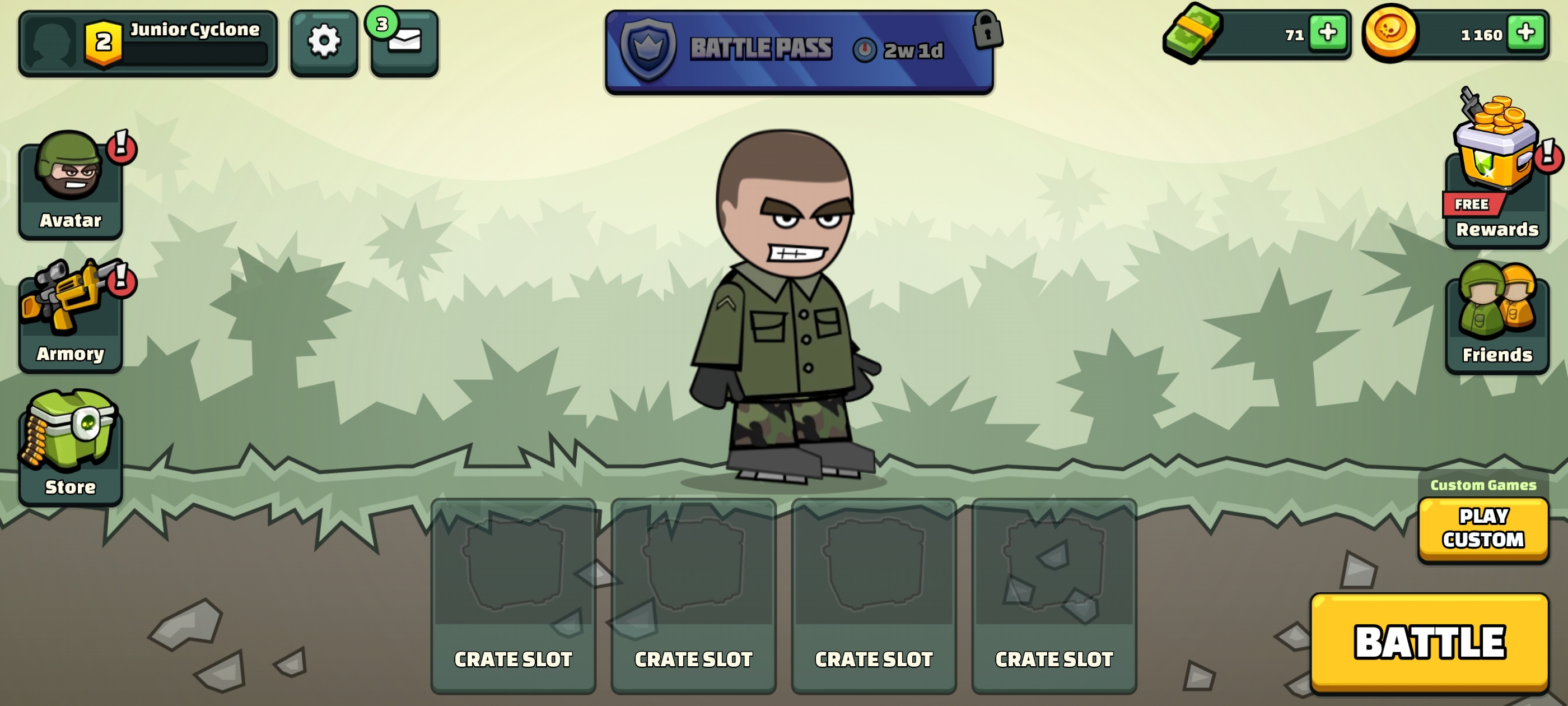The image size is (1568, 706).
Task: Start a Battle
Action: pos(1429,642)
